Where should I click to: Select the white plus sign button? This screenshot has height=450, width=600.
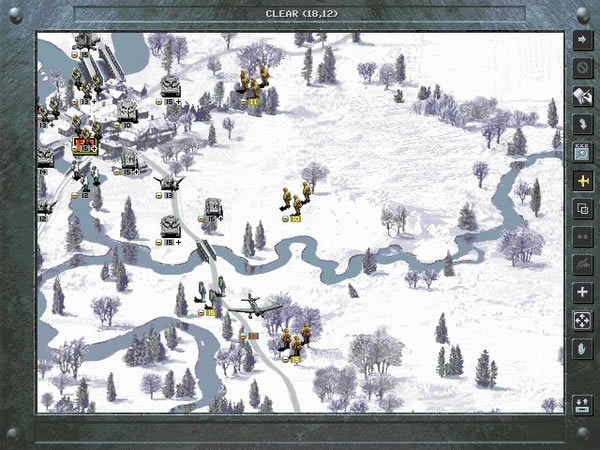tap(582, 292)
